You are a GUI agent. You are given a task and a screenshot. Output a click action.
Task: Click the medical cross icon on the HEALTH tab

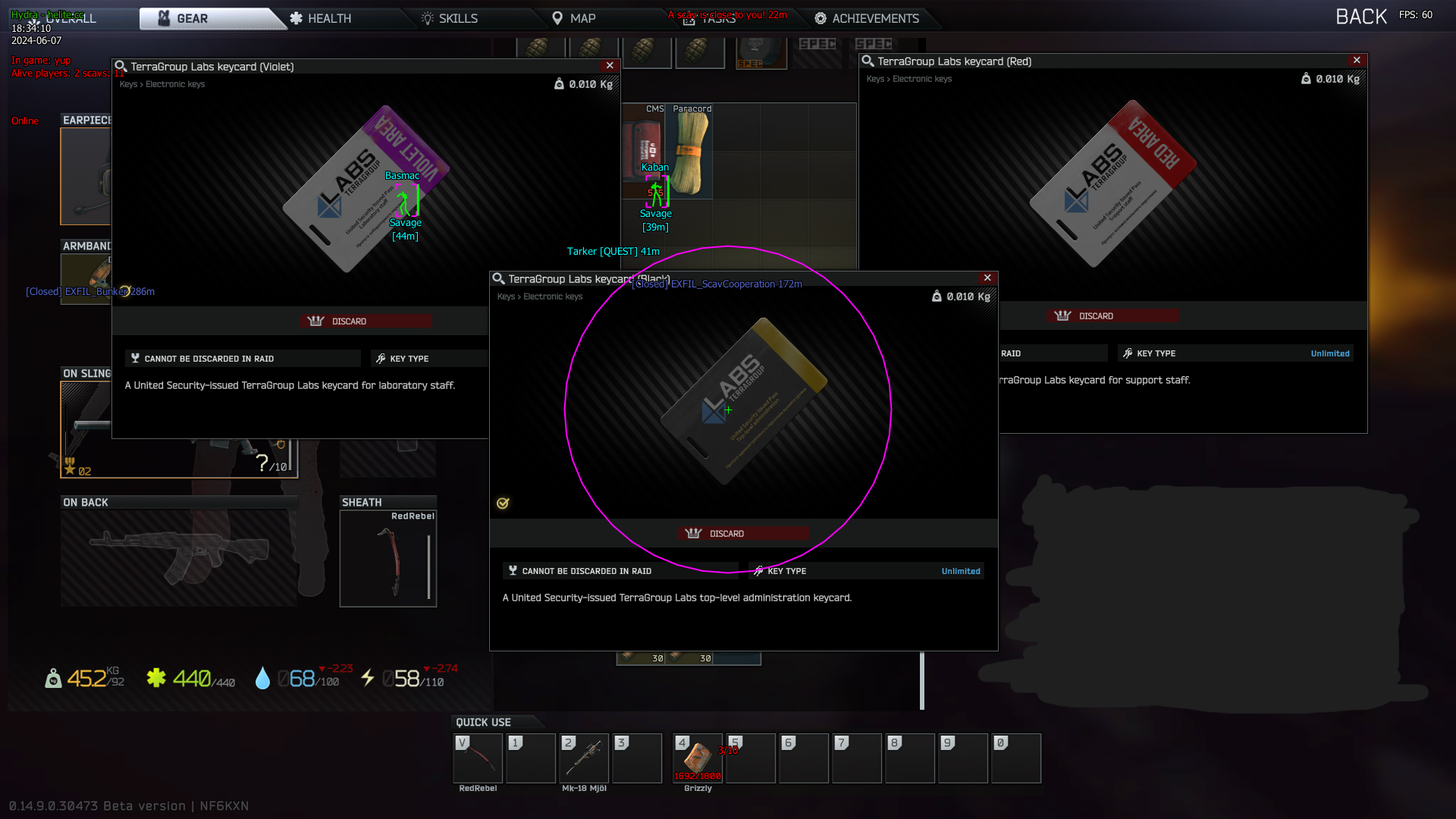296,18
